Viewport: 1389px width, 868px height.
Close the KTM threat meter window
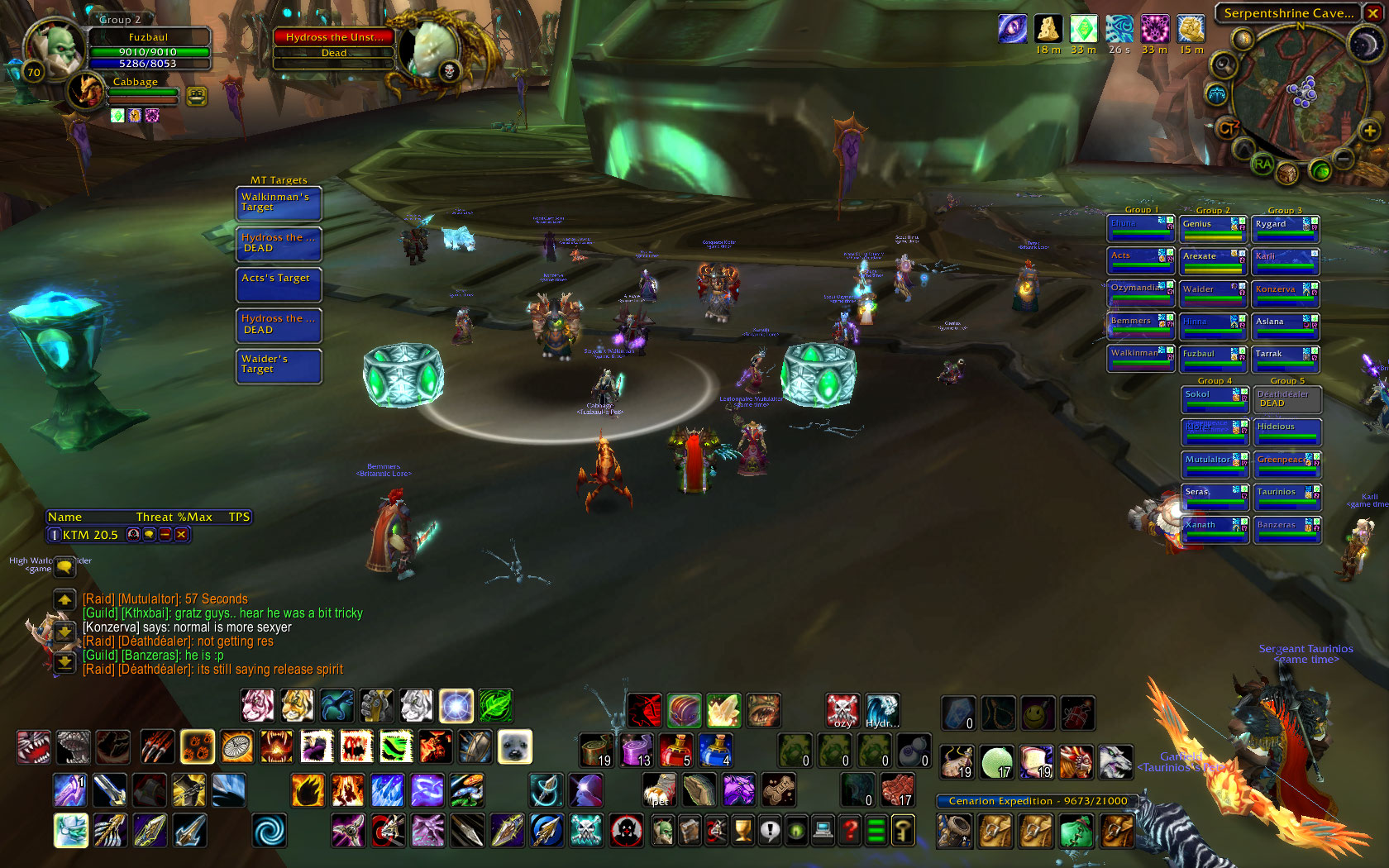pos(181,535)
